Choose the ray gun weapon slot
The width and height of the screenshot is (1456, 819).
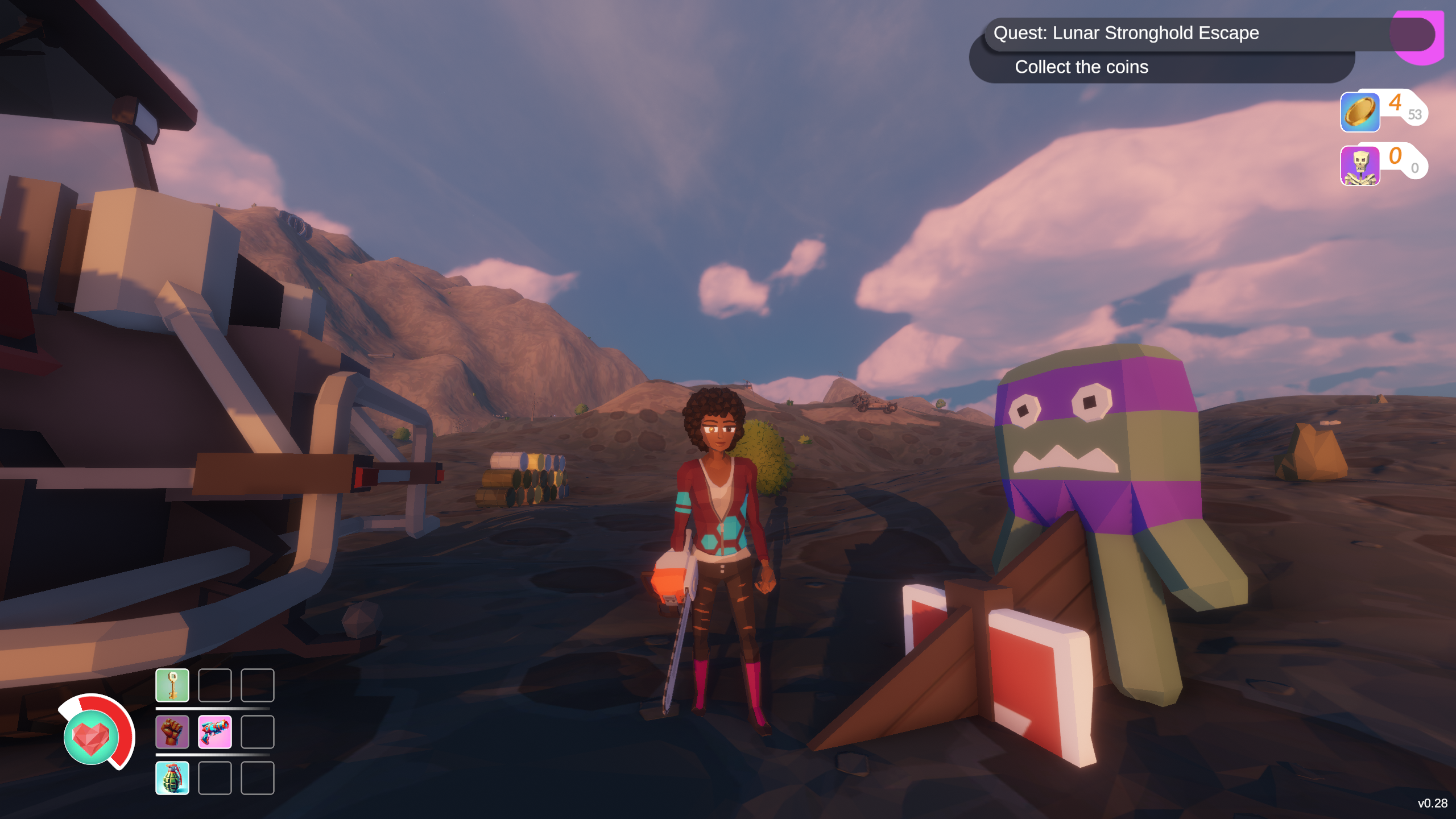coord(215,731)
